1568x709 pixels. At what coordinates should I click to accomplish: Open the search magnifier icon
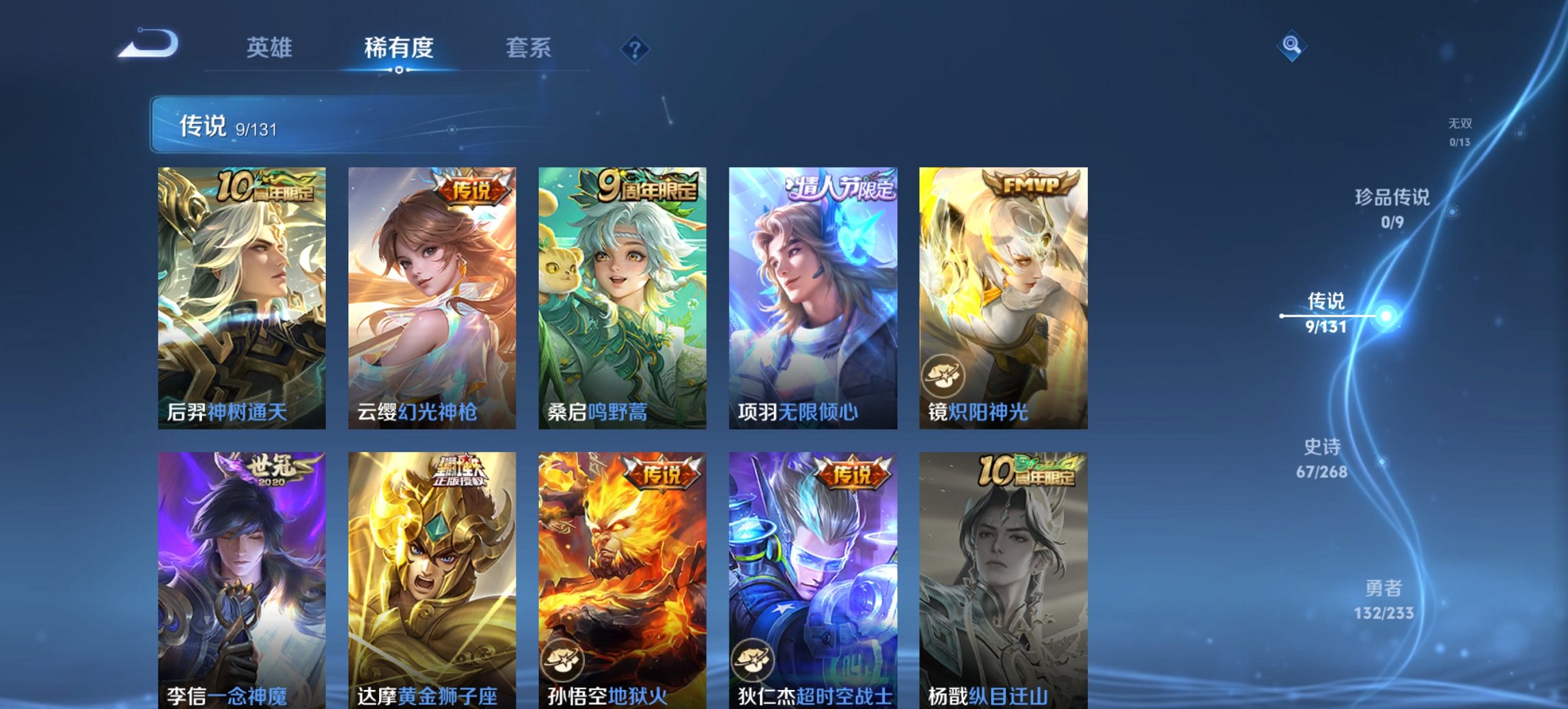[x=1291, y=47]
